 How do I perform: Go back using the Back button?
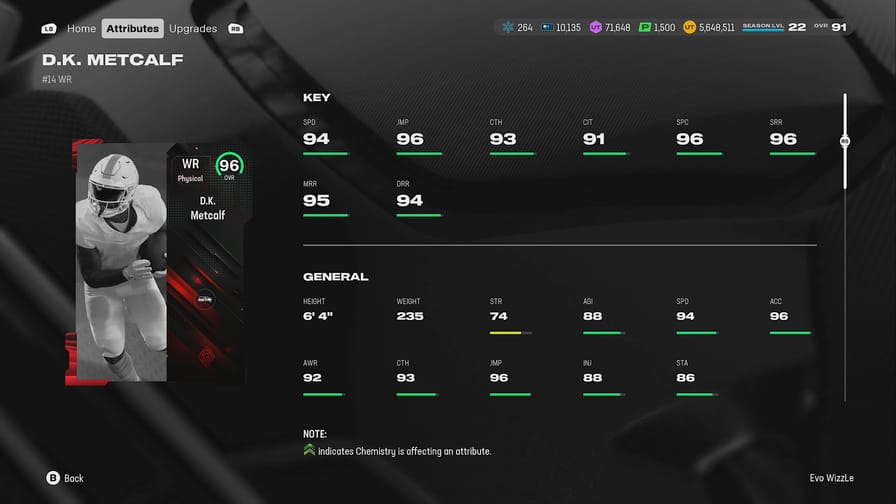(x=65, y=478)
